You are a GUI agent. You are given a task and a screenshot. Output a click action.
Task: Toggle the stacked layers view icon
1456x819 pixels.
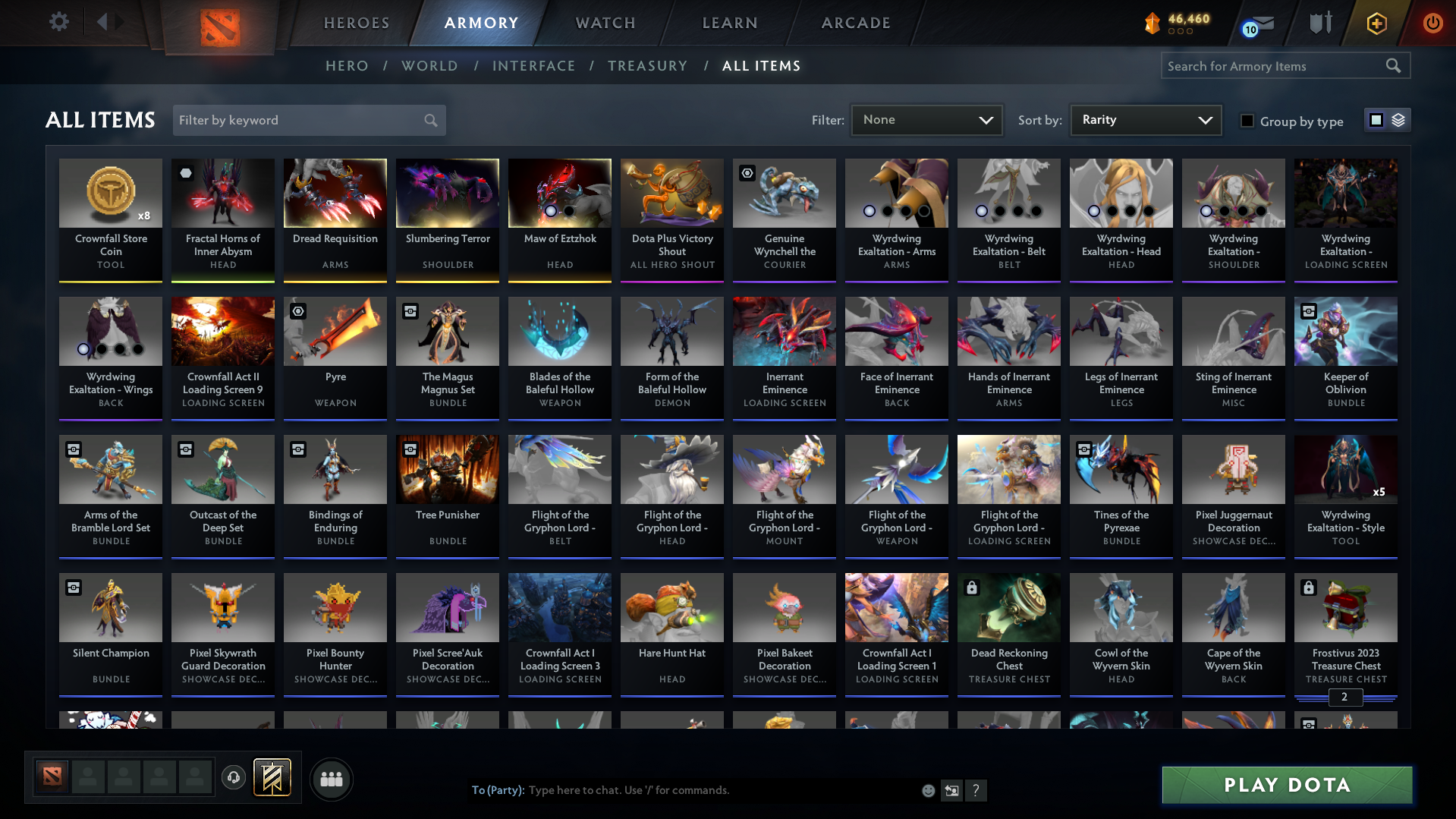[x=1397, y=119]
